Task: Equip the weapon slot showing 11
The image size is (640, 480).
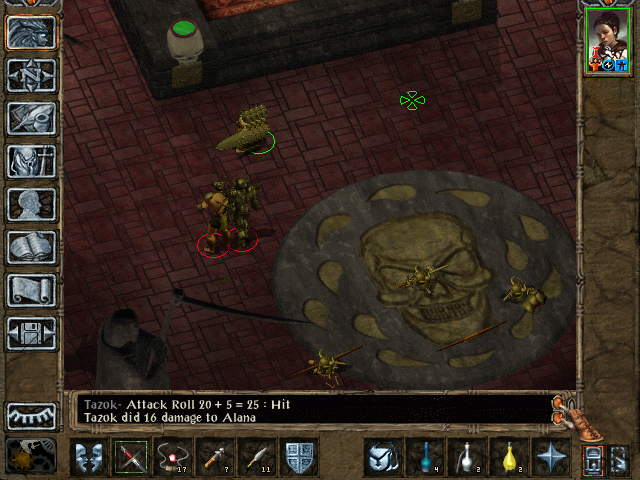Action: [x=258, y=458]
